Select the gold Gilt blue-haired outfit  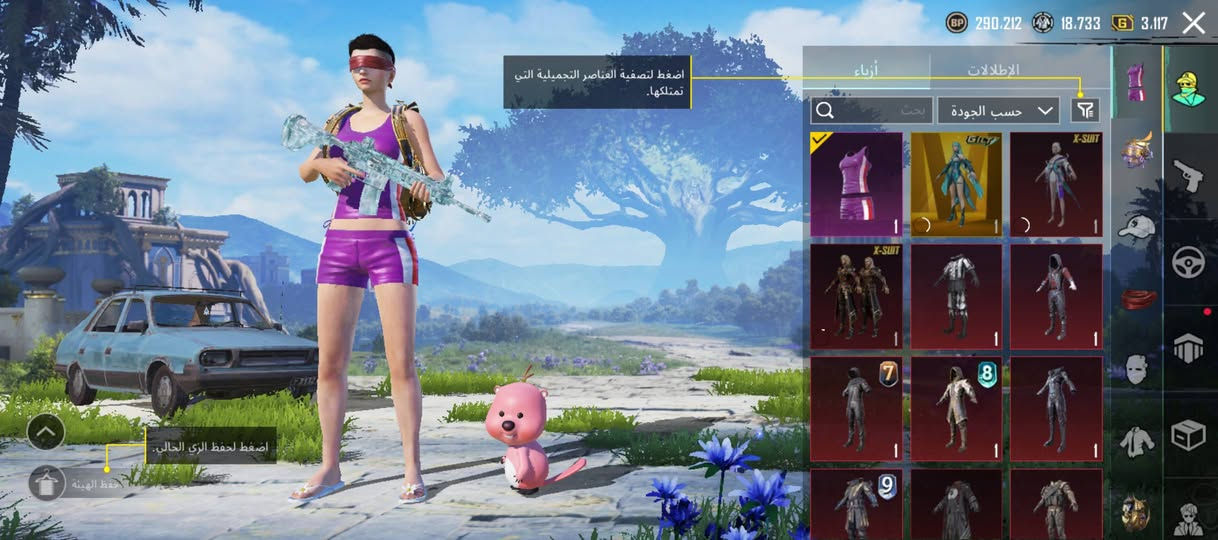[956, 185]
